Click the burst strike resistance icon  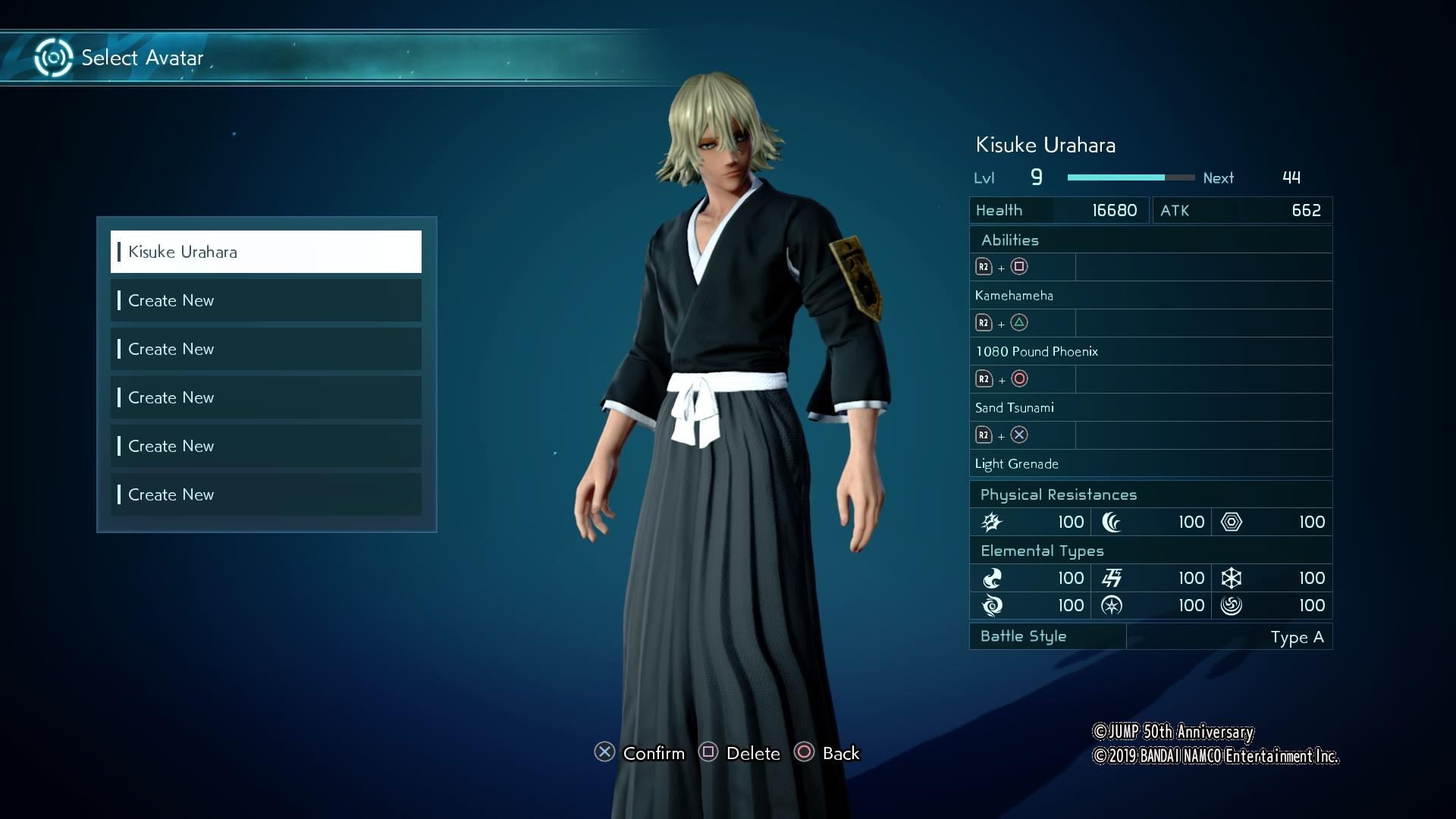(x=992, y=522)
